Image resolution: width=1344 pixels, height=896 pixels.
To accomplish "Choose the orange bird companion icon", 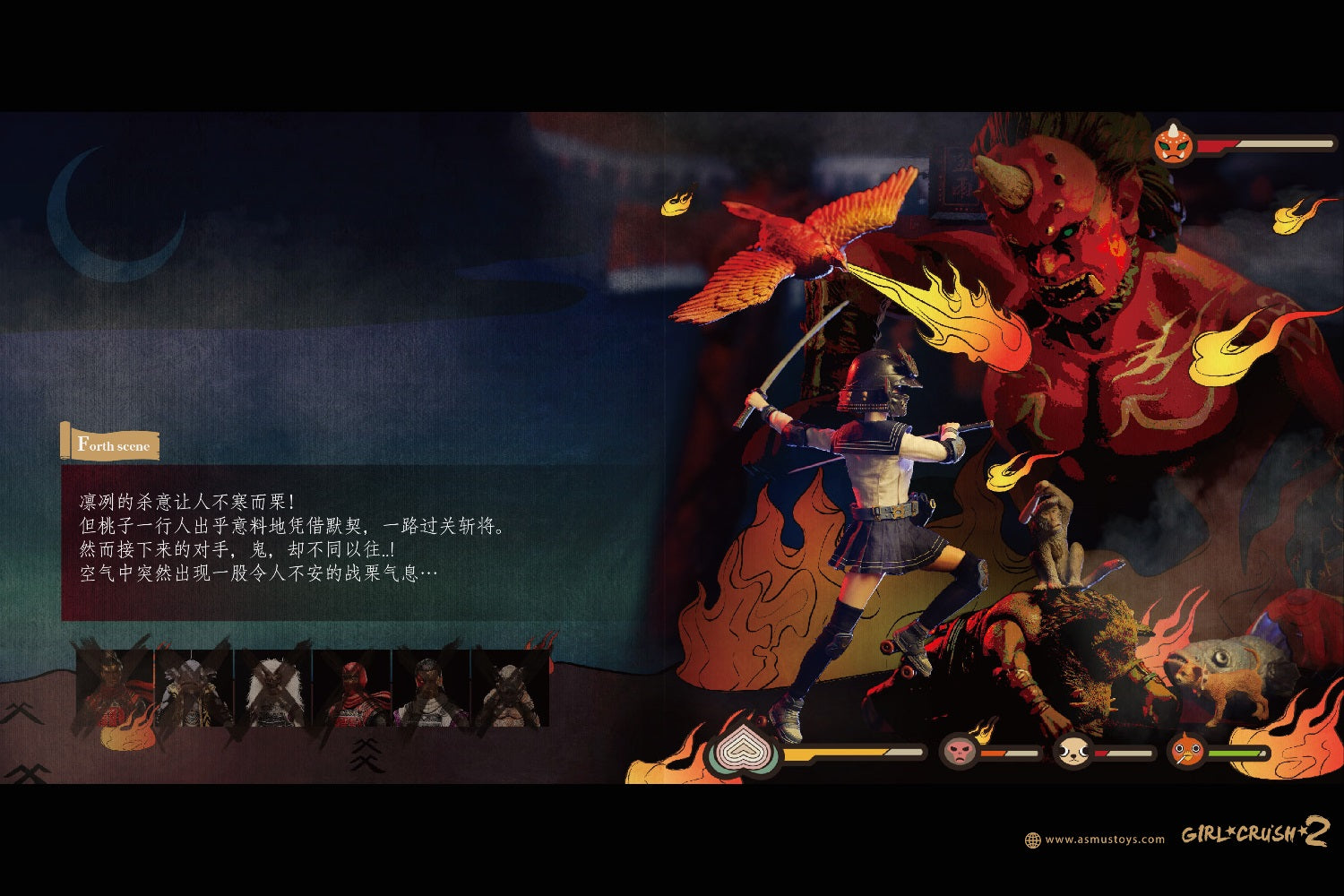I will pyautogui.click(x=1185, y=751).
